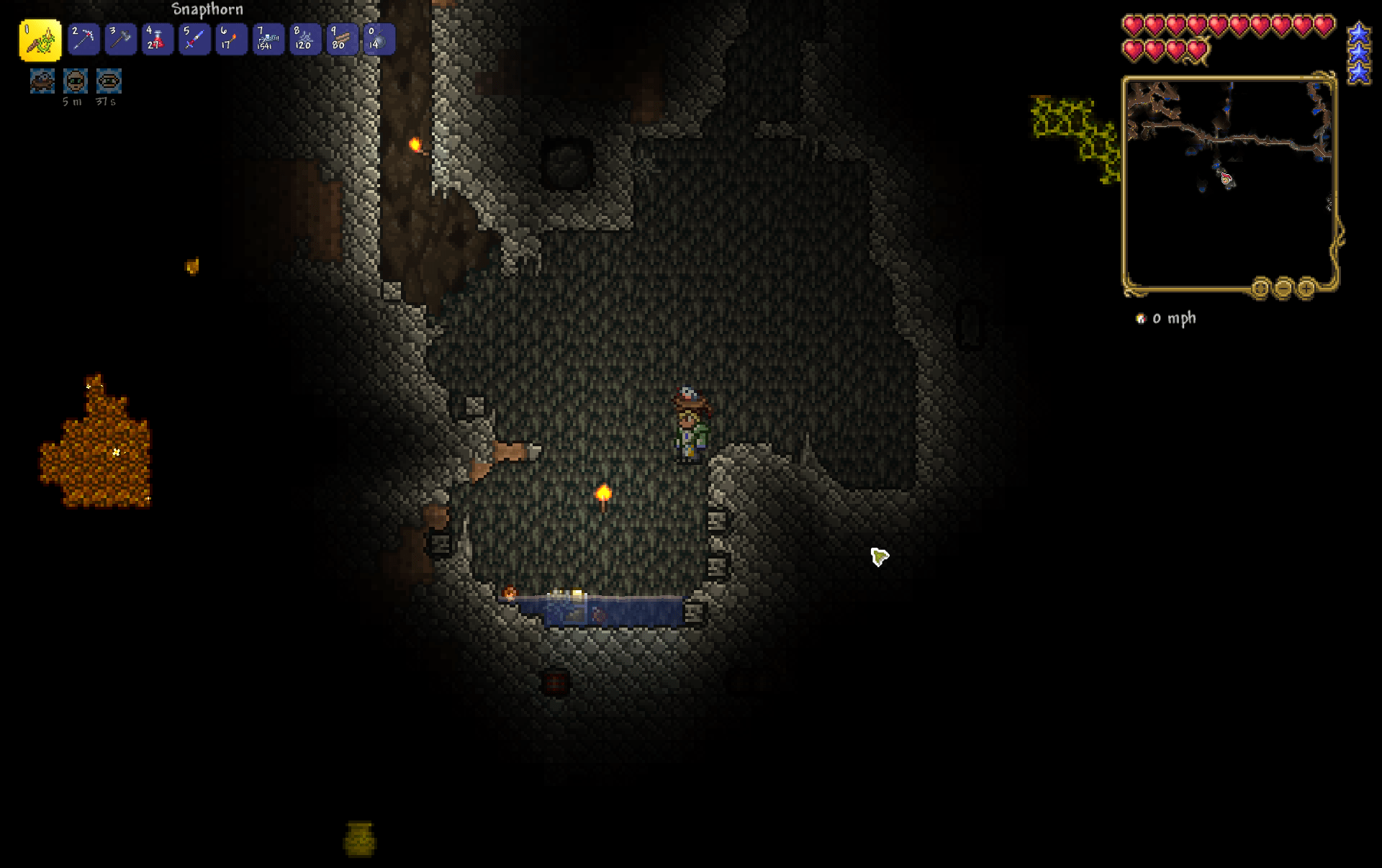Select the healing potions in slot 4

coord(158,40)
